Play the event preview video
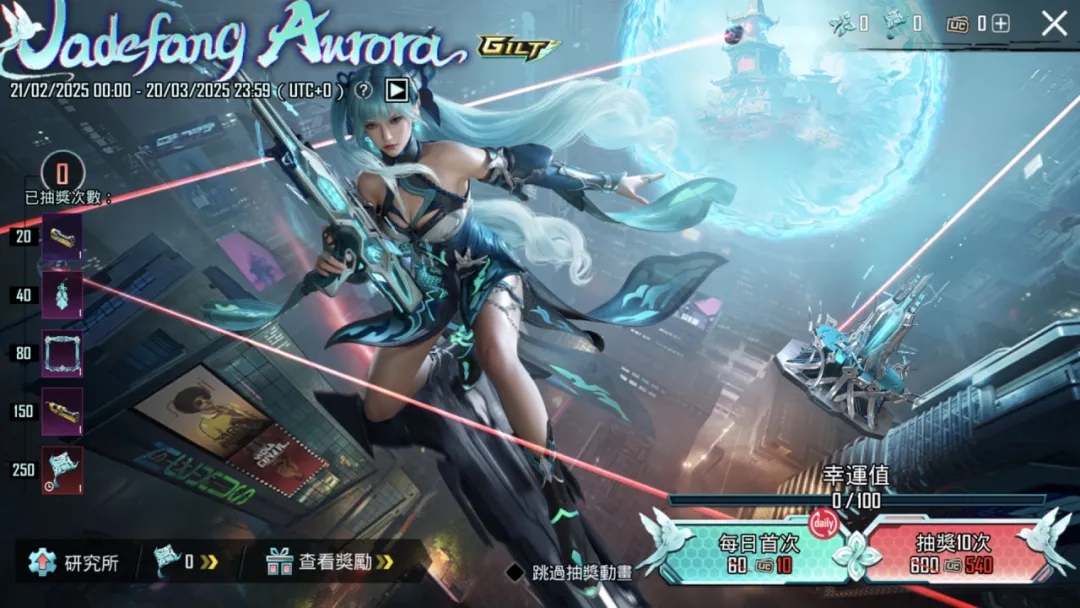The width and height of the screenshot is (1080, 608). coord(397,90)
